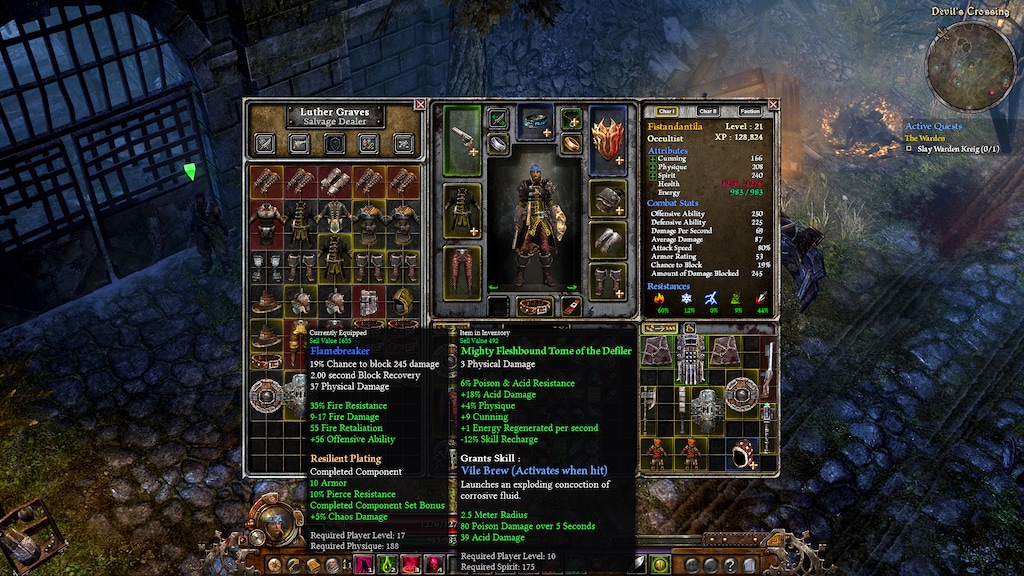1024x576 pixels.
Task: Show the vendor's ranged guns category
Action: (x=300, y=143)
